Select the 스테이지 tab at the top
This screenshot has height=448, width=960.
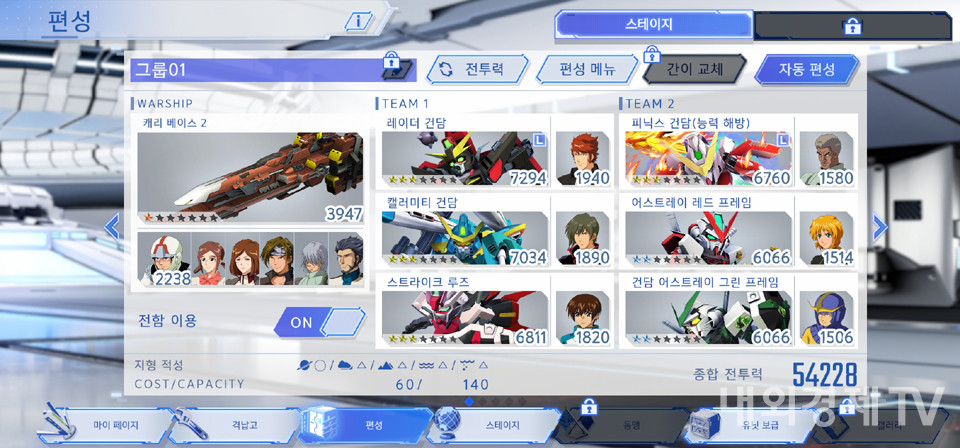[652, 24]
